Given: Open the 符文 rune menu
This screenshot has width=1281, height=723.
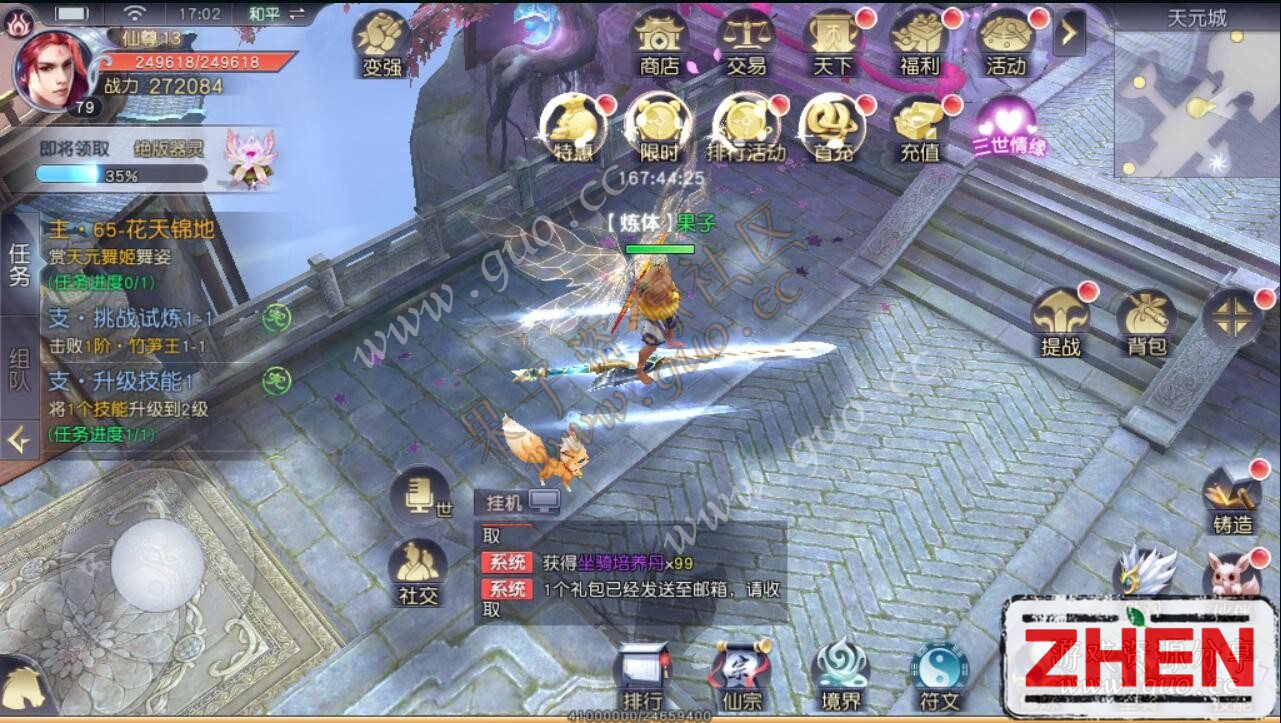Looking at the screenshot, I should [x=938, y=677].
